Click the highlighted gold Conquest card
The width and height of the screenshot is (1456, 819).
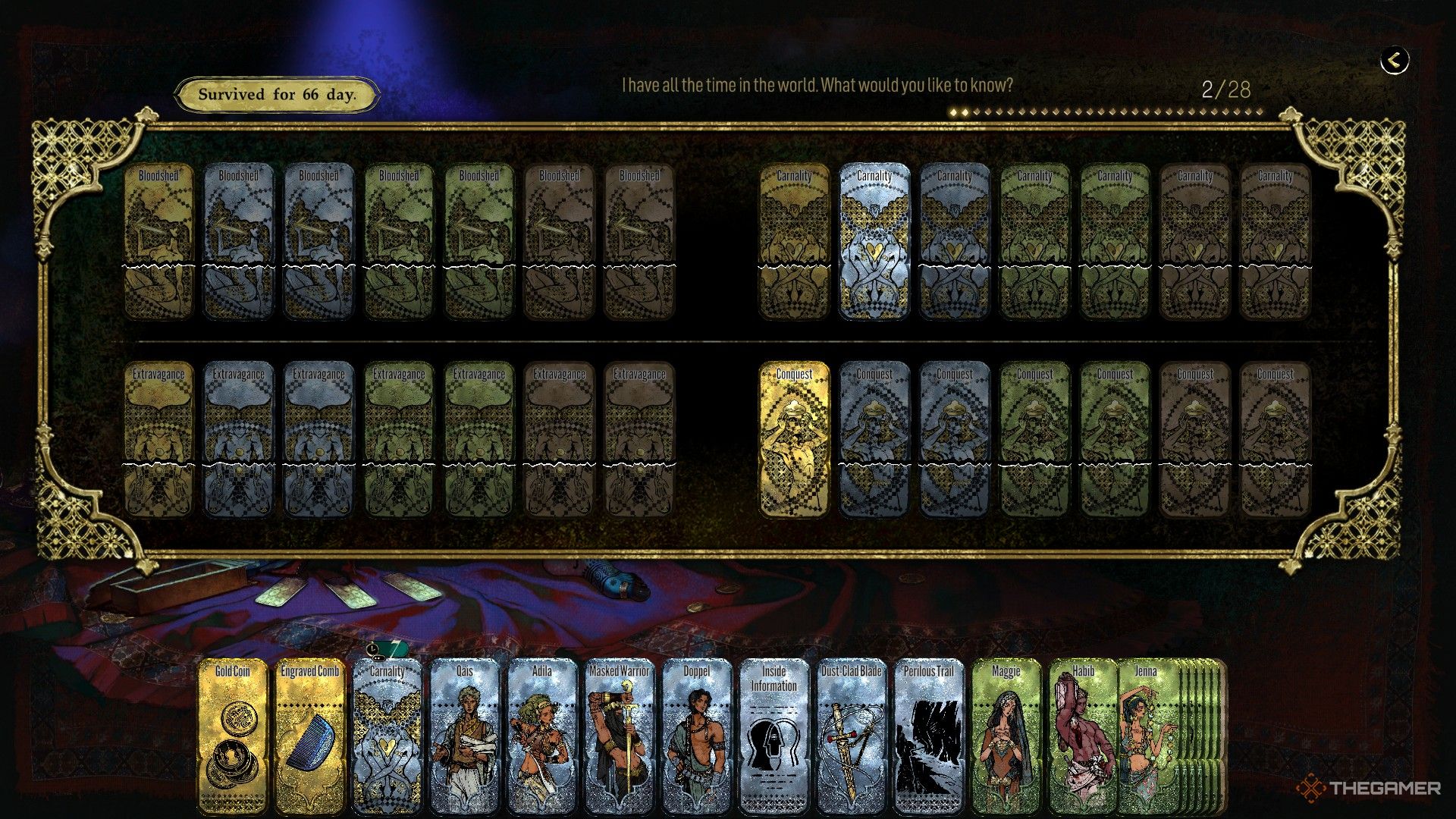pos(794,440)
